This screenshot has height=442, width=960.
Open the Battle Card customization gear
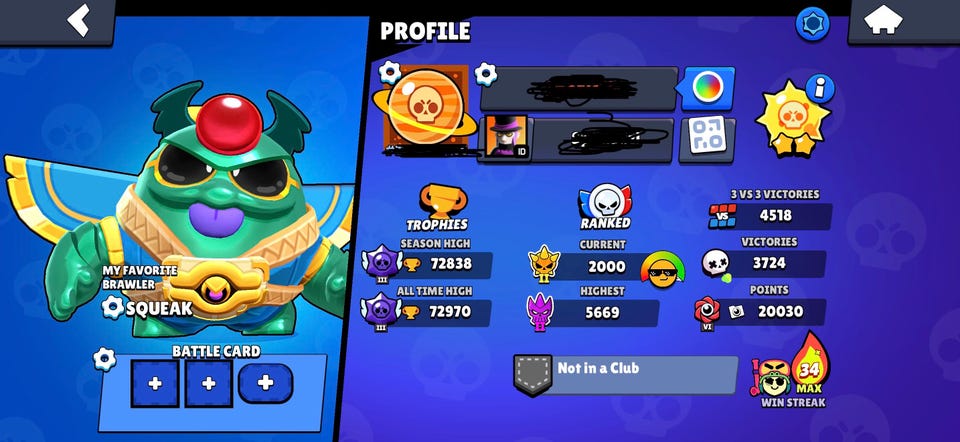coord(102,359)
